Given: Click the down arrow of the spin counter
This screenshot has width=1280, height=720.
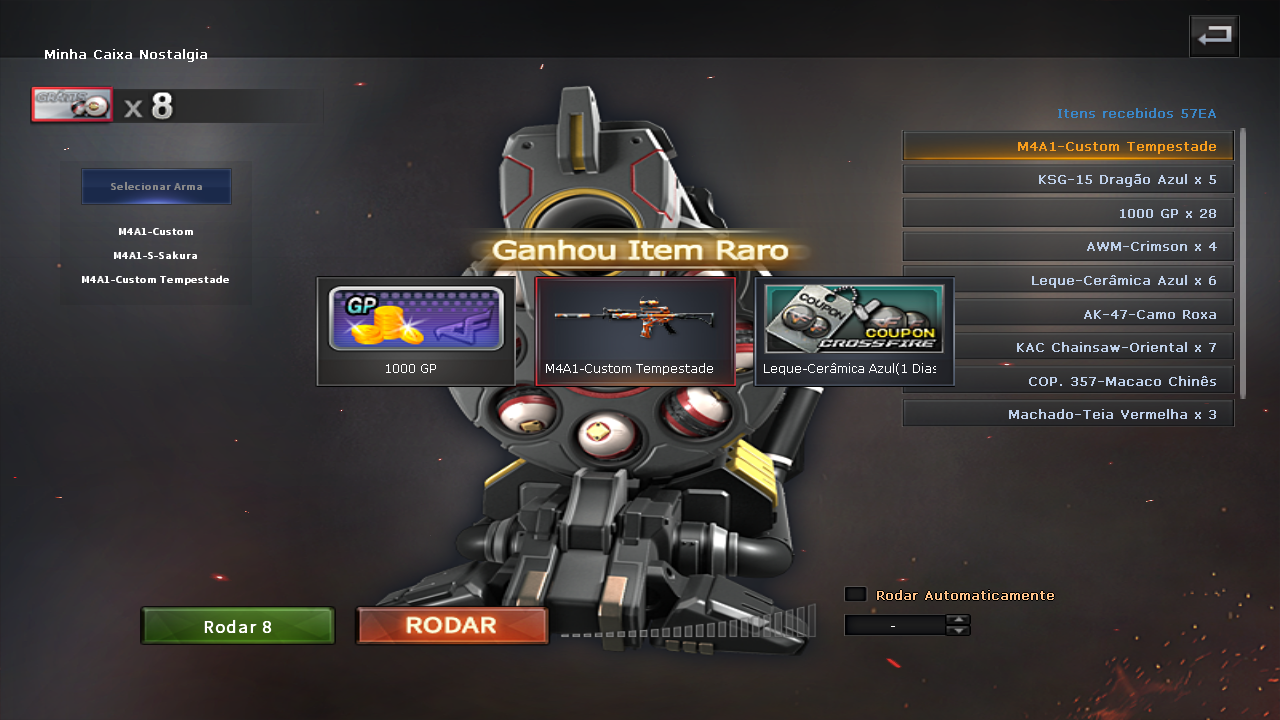Looking at the screenshot, I should click(x=958, y=630).
